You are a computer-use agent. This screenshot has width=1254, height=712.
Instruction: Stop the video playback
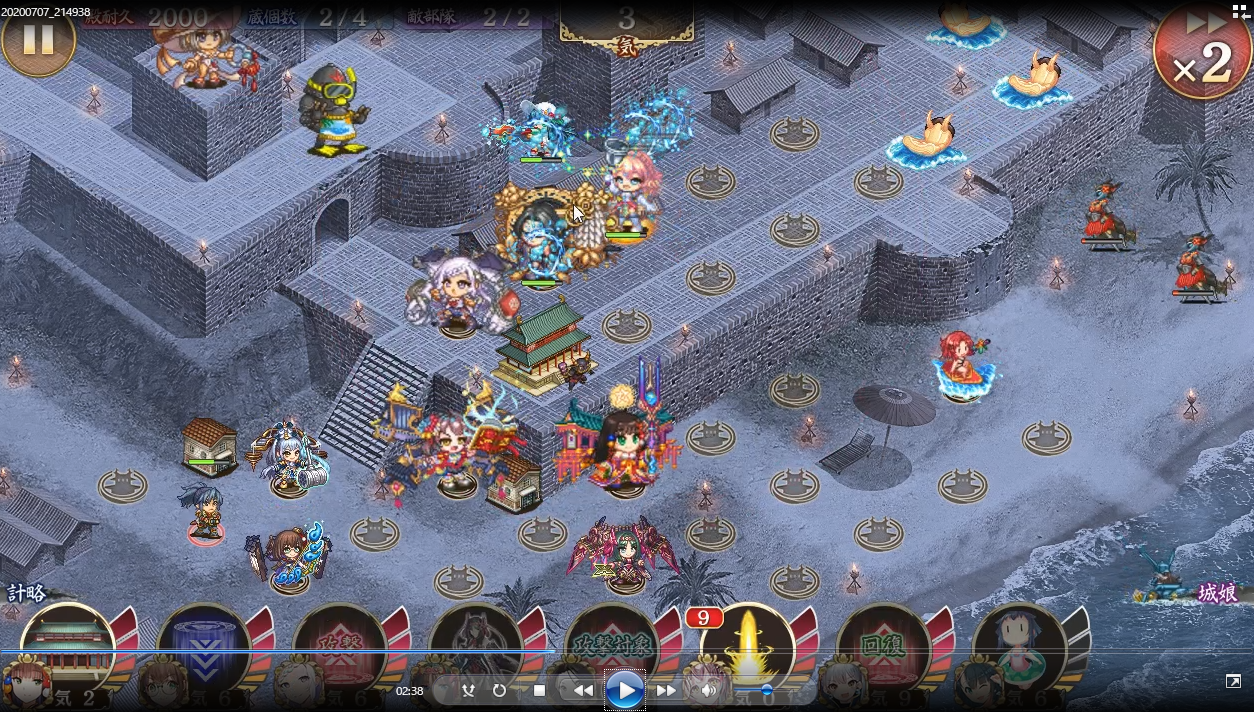[540, 690]
